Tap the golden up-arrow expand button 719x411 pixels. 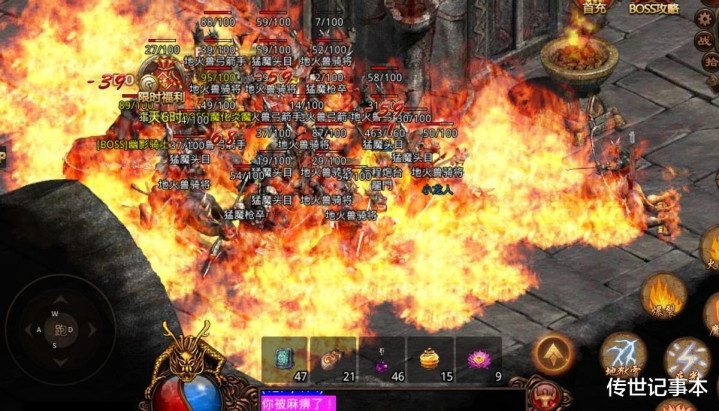pos(552,352)
